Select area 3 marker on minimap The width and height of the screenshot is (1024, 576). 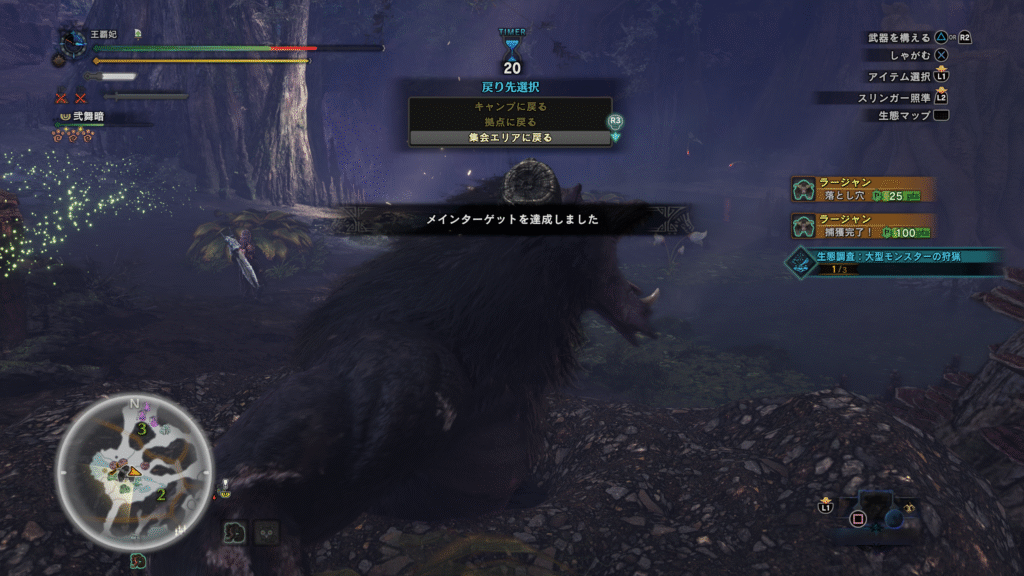click(x=143, y=429)
